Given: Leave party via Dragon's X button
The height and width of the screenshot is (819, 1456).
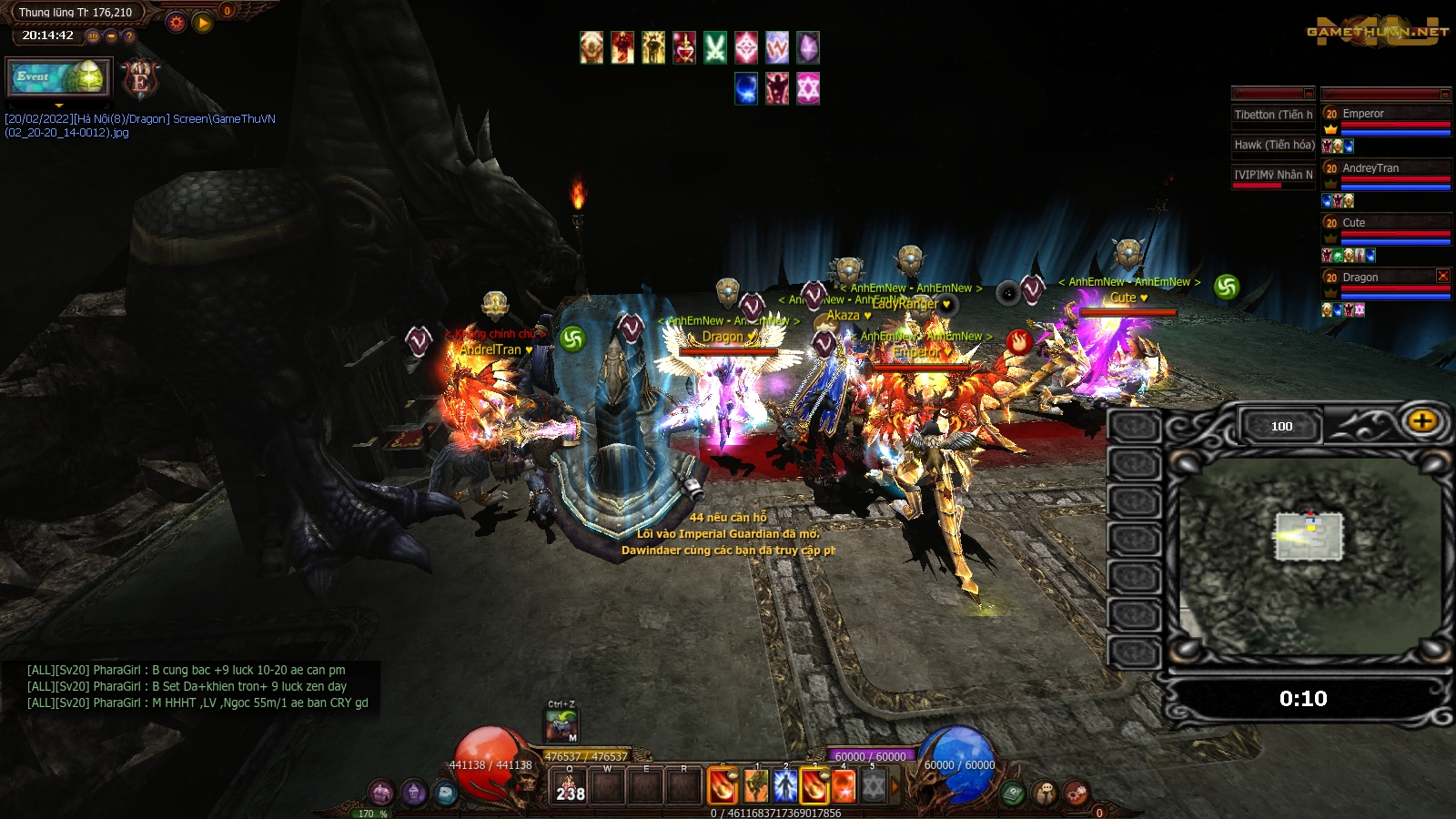Looking at the screenshot, I should pos(1442,276).
